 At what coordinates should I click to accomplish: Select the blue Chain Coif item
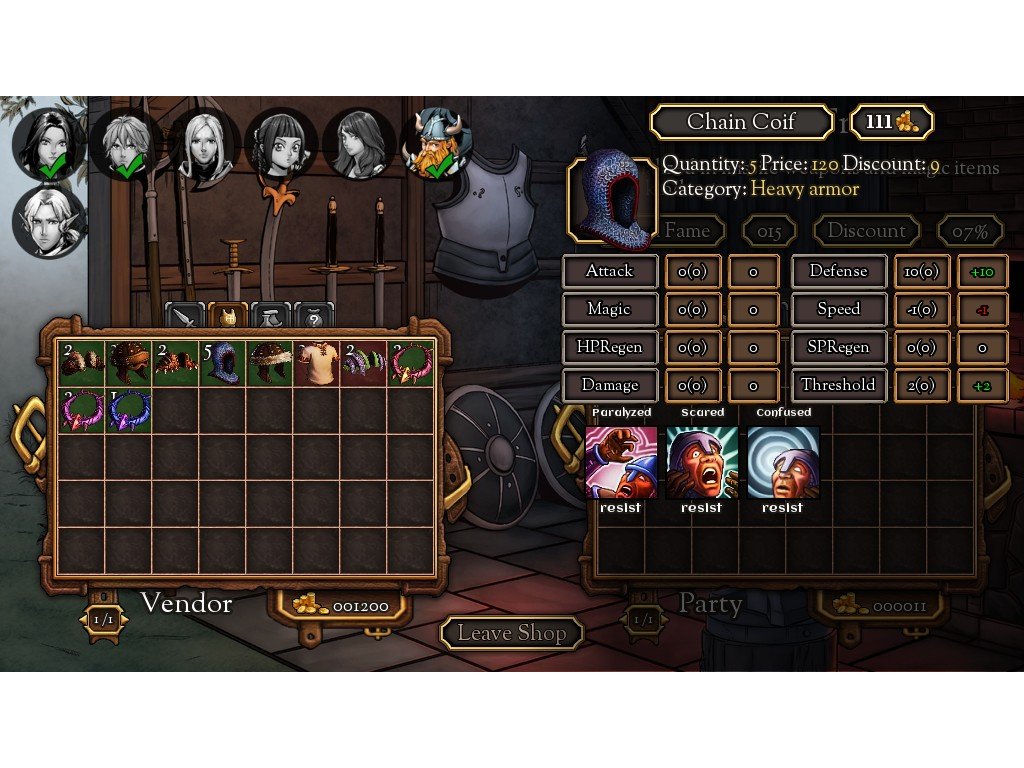coord(223,362)
